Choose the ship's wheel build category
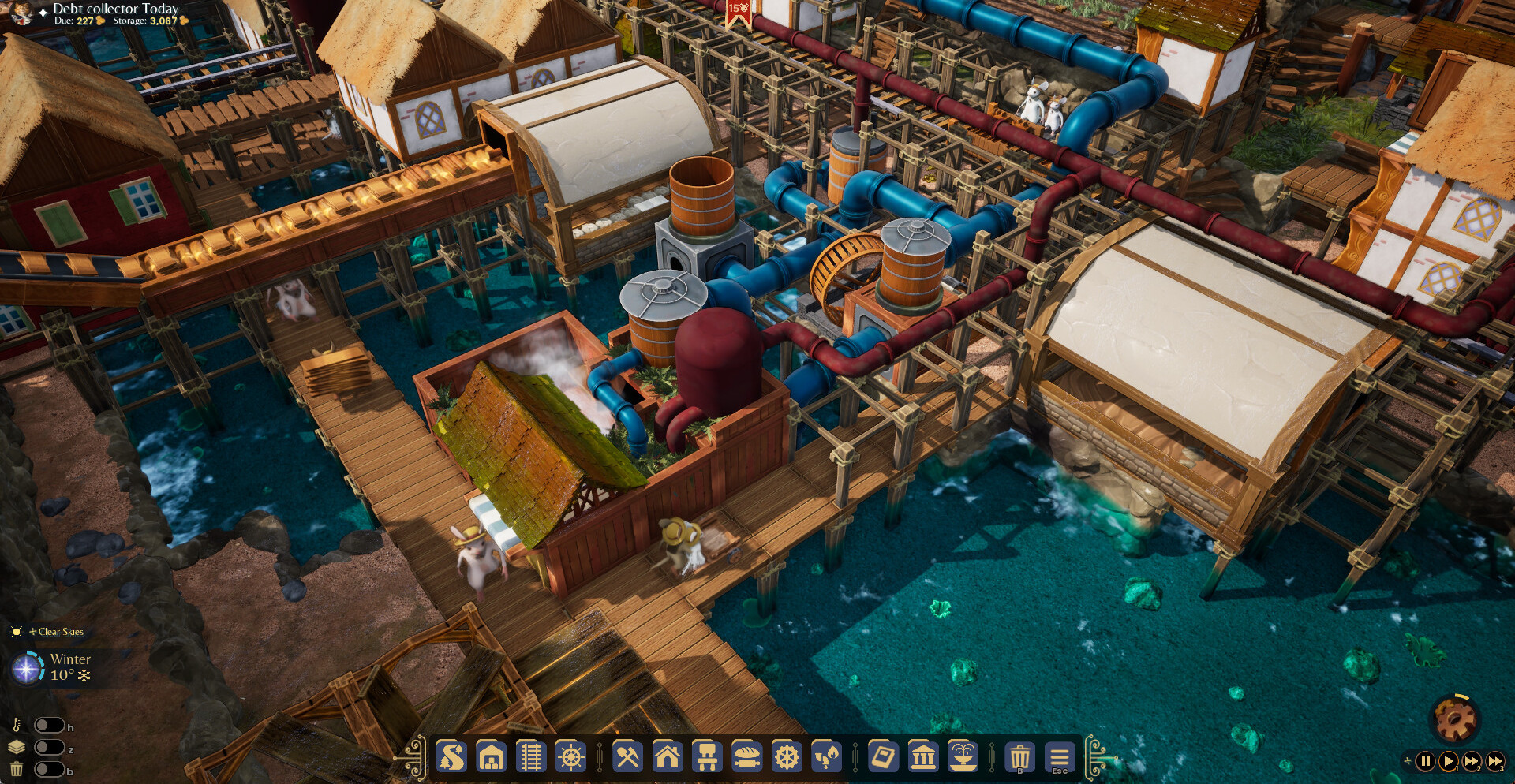This screenshot has width=1515, height=784. tap(570, 757)
